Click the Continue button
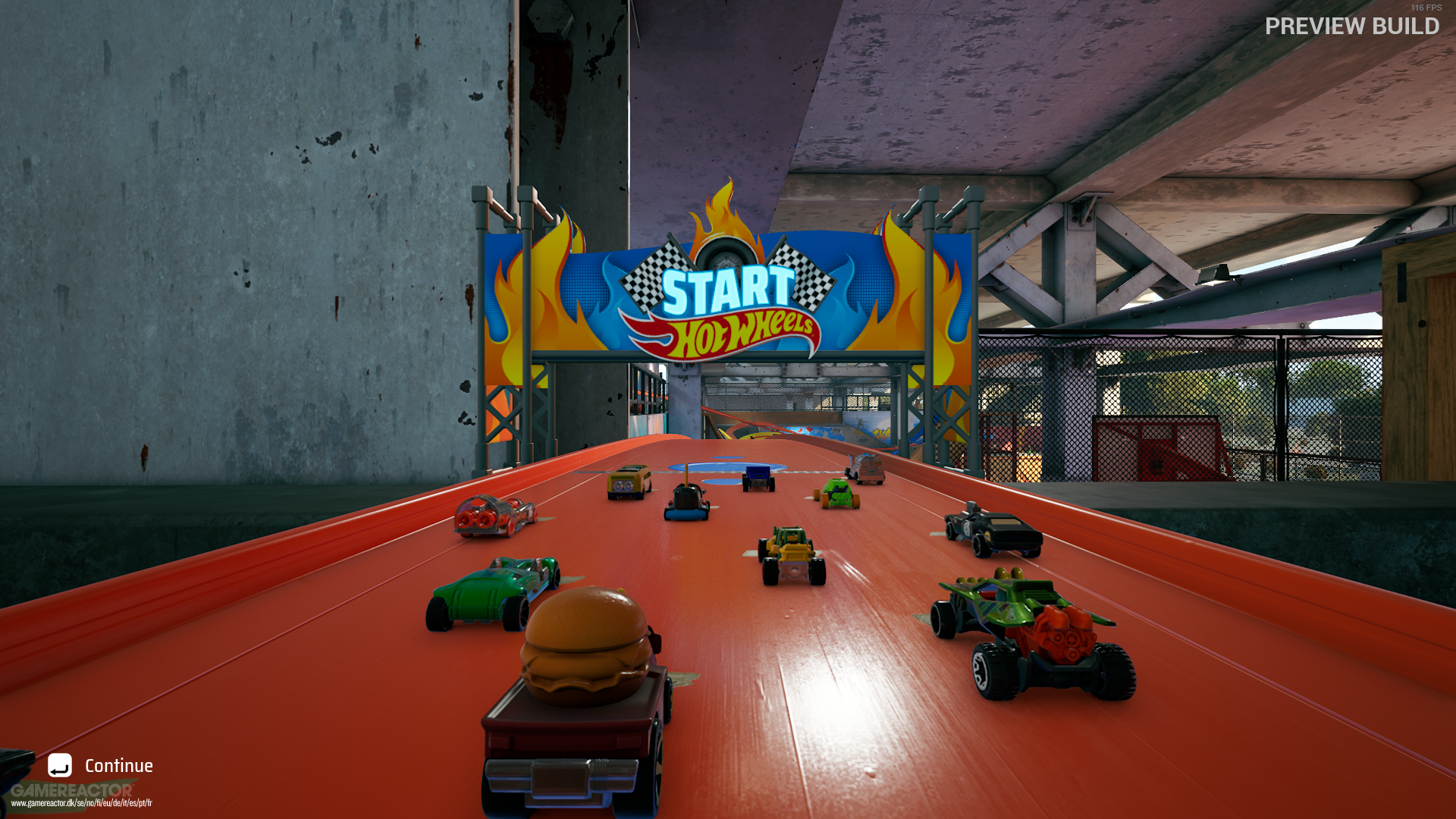Image resolution: width=1456 pixels, height=819 pixels. pos(118,765)
